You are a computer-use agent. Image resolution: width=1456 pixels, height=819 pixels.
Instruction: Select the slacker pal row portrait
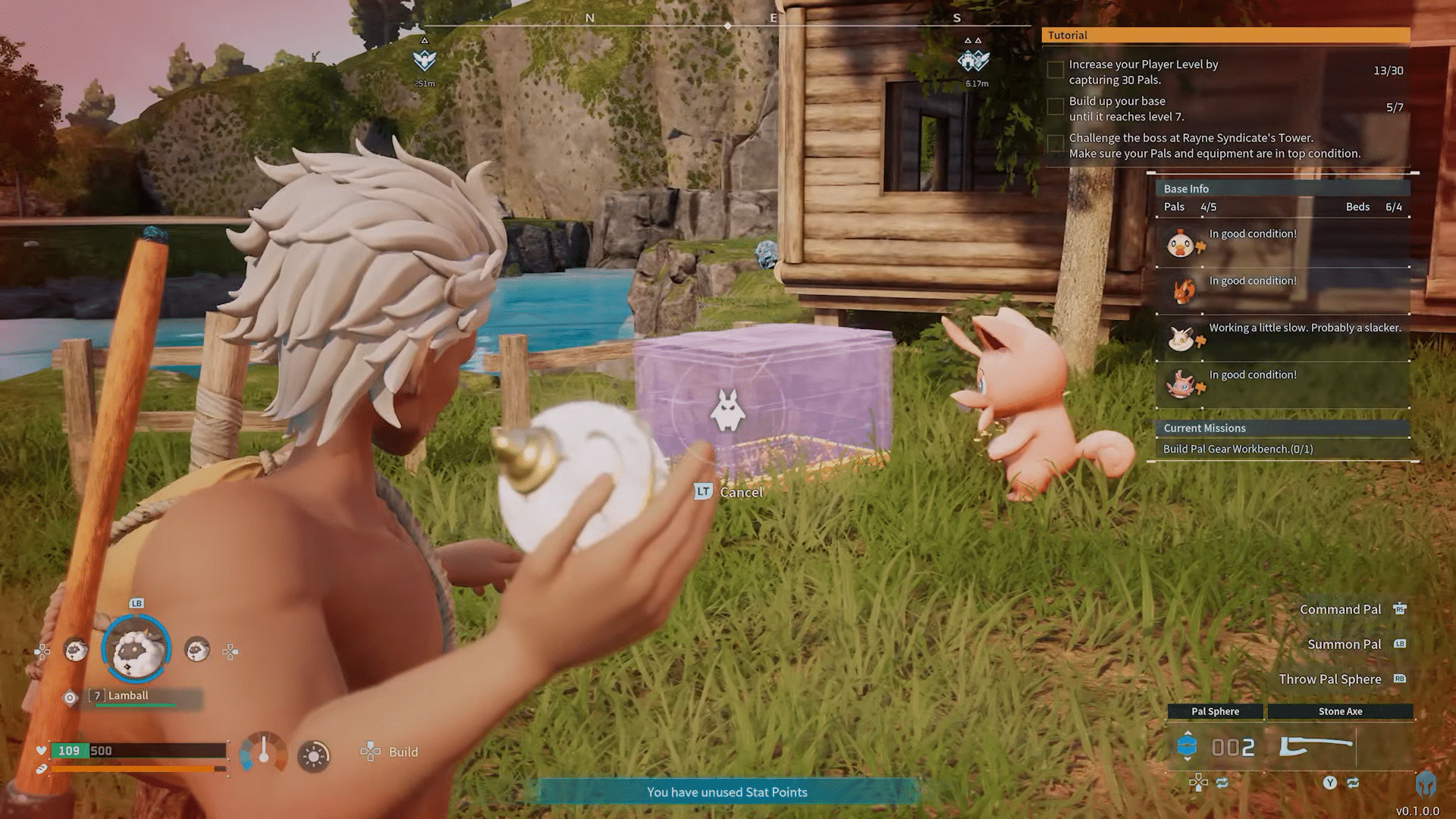[x=1181, y=338]
